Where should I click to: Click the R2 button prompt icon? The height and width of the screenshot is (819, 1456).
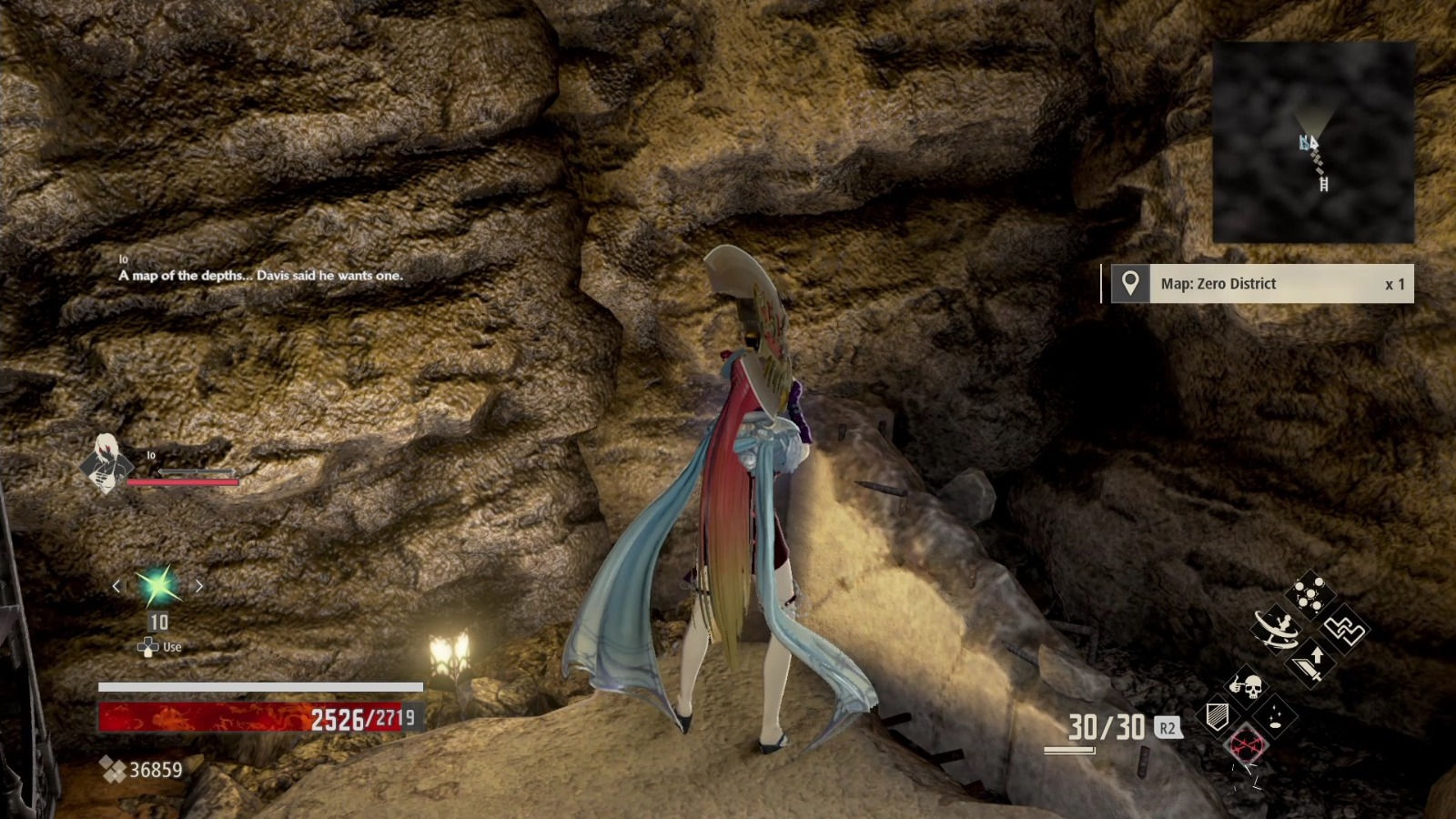(1167, 729)
